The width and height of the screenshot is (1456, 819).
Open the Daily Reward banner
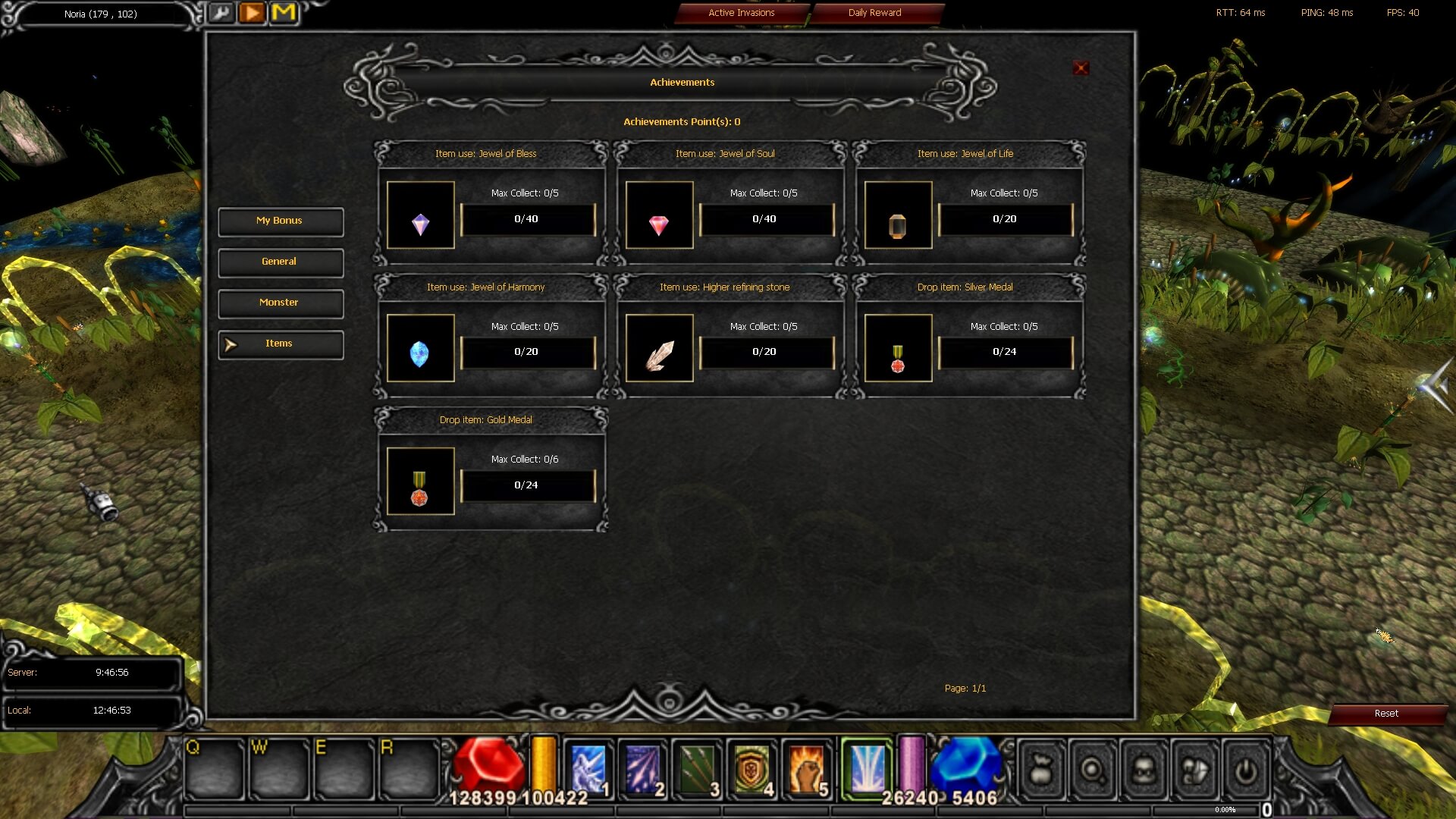(x=877, y=13)
